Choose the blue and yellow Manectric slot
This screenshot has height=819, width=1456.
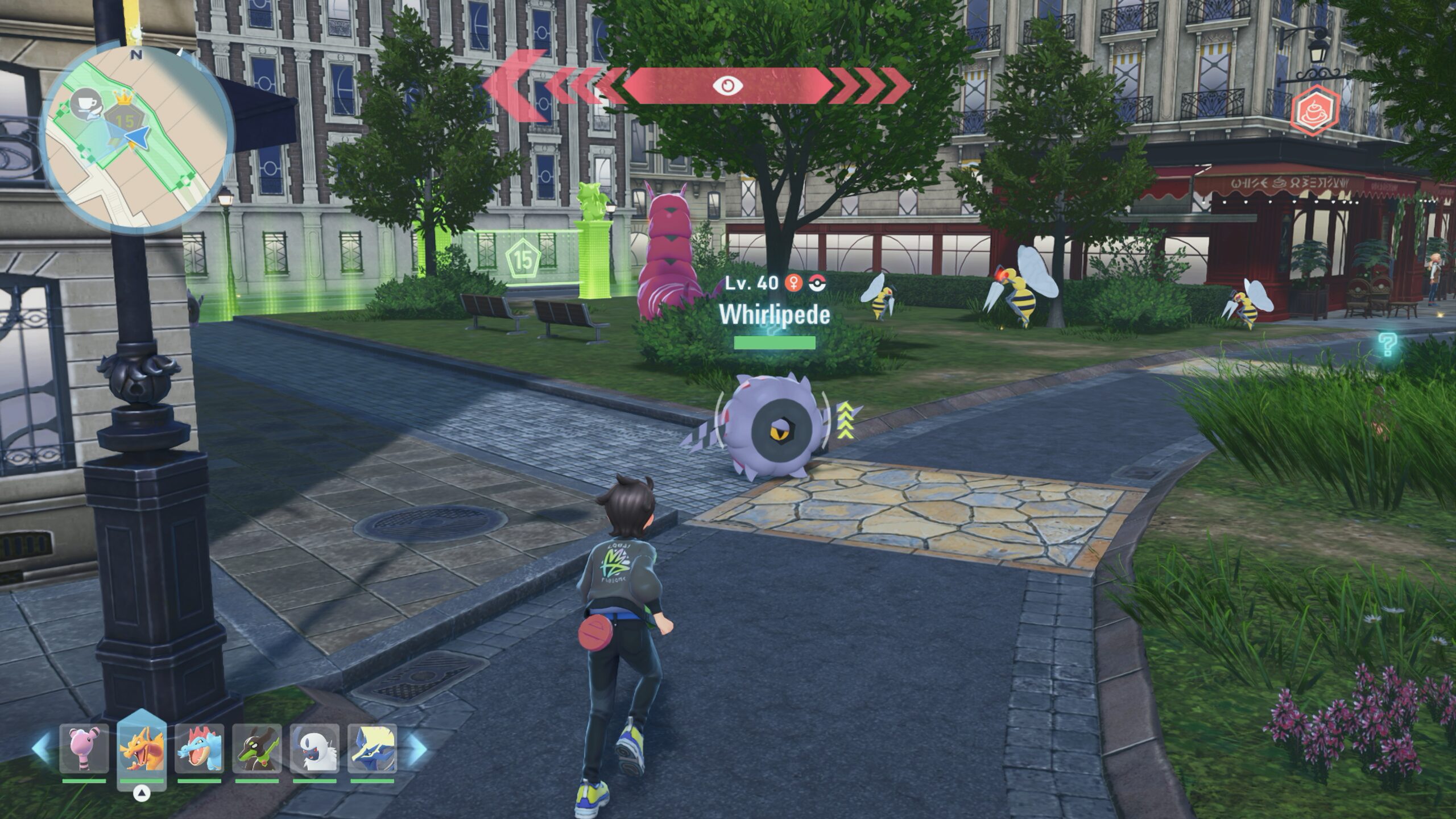coord(372,748)
